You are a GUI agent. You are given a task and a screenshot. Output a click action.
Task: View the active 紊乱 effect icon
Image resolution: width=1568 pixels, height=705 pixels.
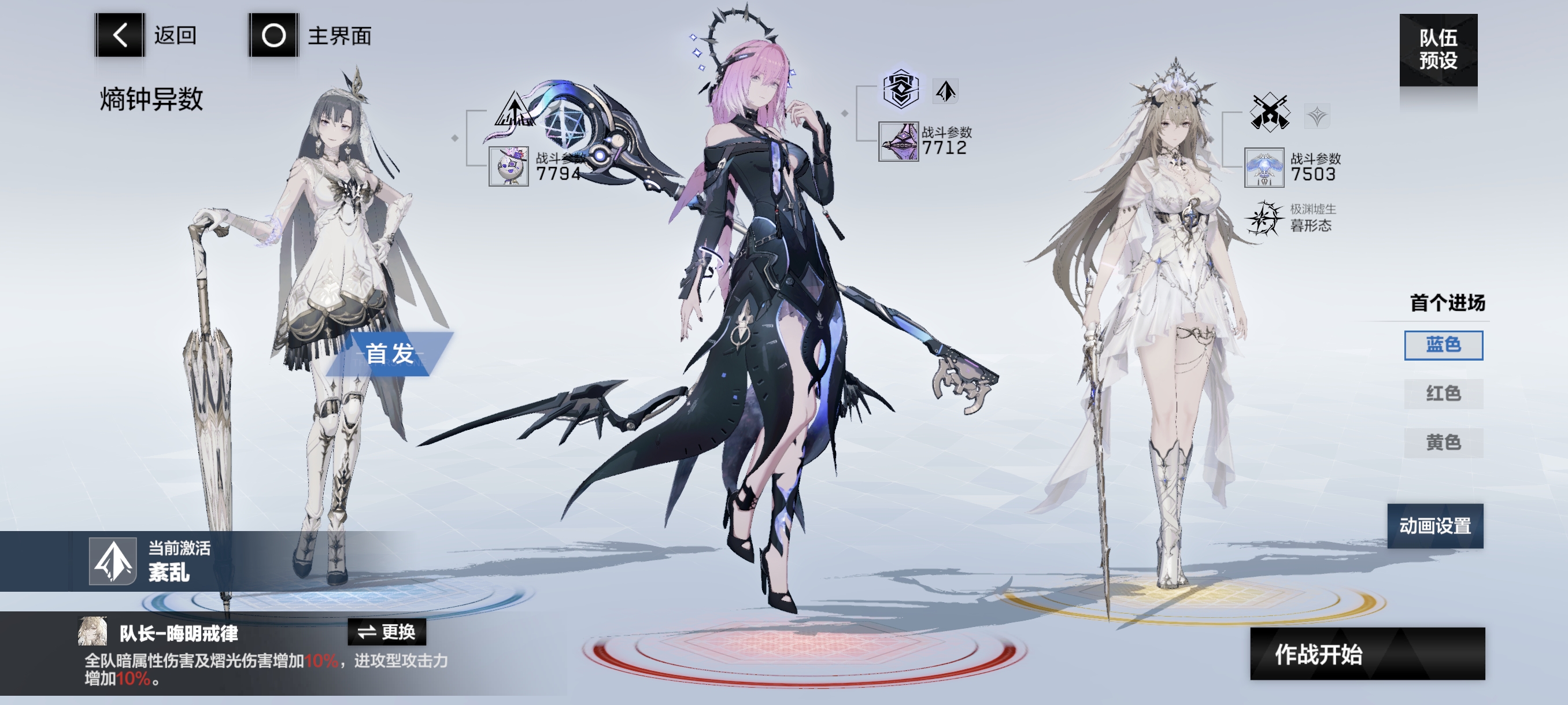tap(113, 561)
